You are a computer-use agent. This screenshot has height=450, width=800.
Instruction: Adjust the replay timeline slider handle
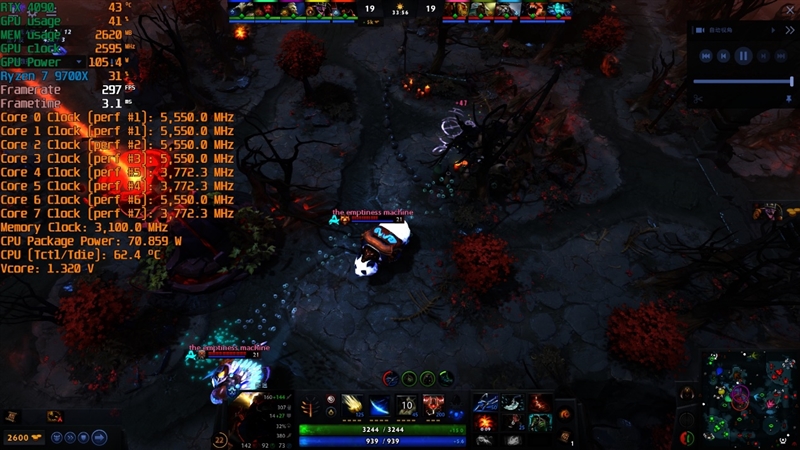pyautogui.click(x=791, y=81)
